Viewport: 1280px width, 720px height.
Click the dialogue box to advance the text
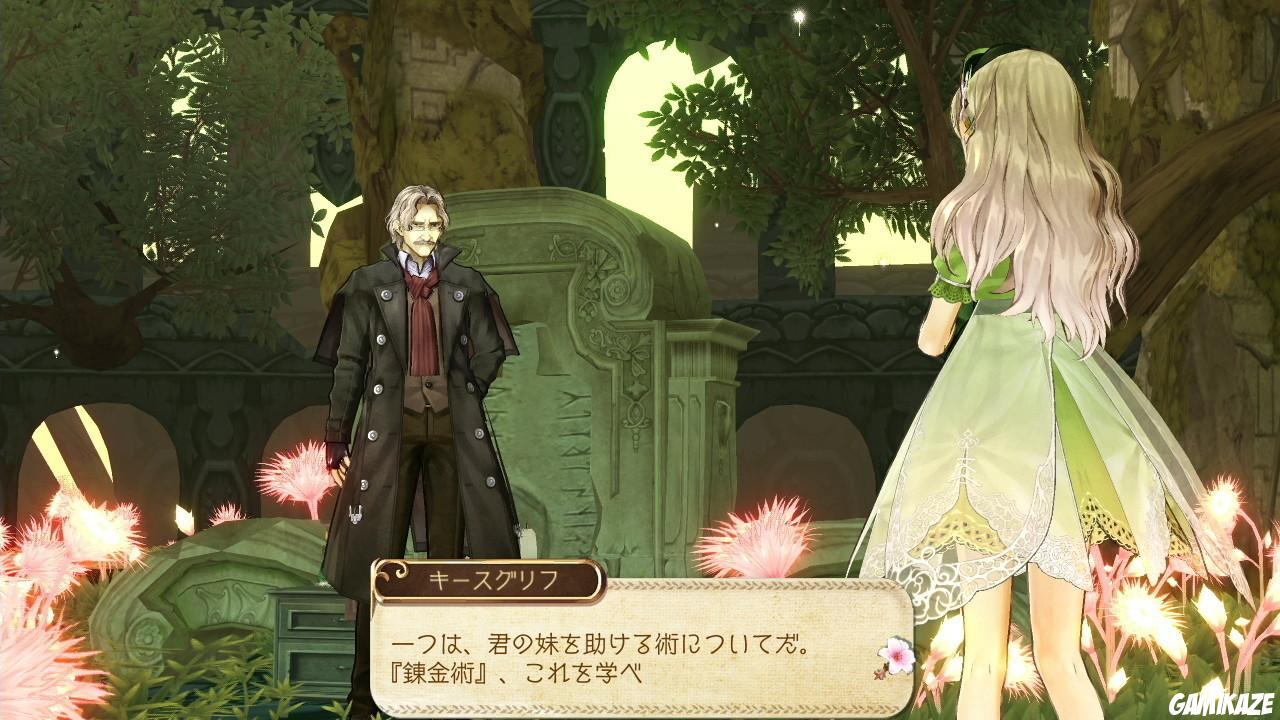click(x=640, y=648)
